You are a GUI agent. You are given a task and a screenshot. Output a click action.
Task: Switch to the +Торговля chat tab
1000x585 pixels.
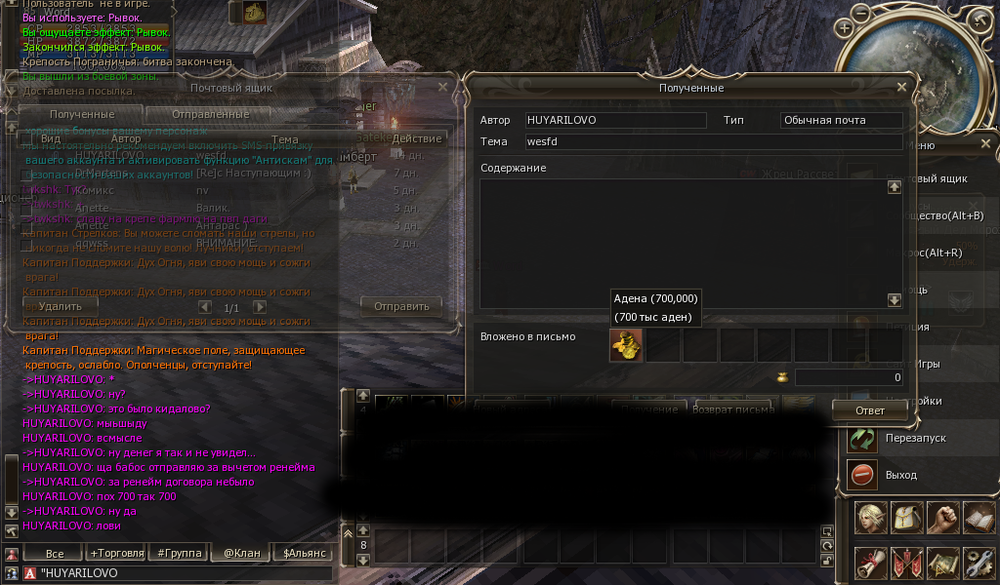118,553
